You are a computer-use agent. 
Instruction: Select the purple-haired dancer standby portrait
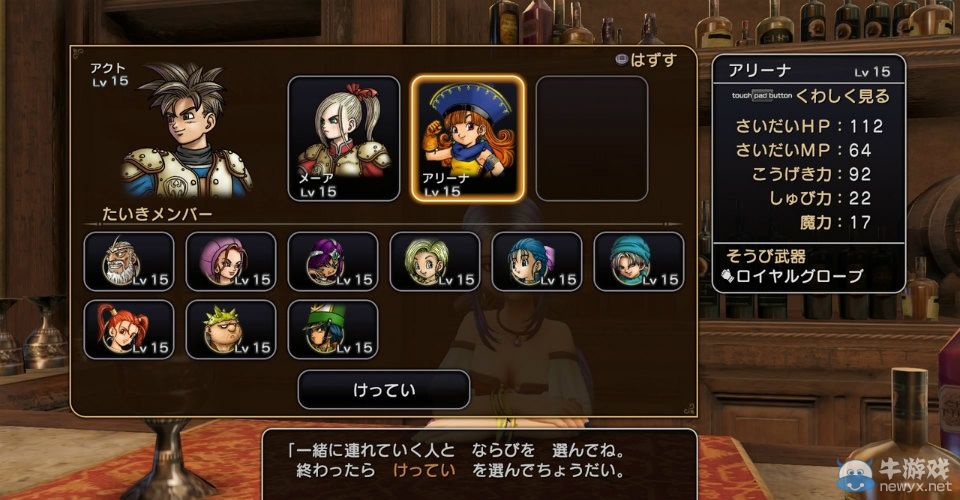click(x=333, y=262)
